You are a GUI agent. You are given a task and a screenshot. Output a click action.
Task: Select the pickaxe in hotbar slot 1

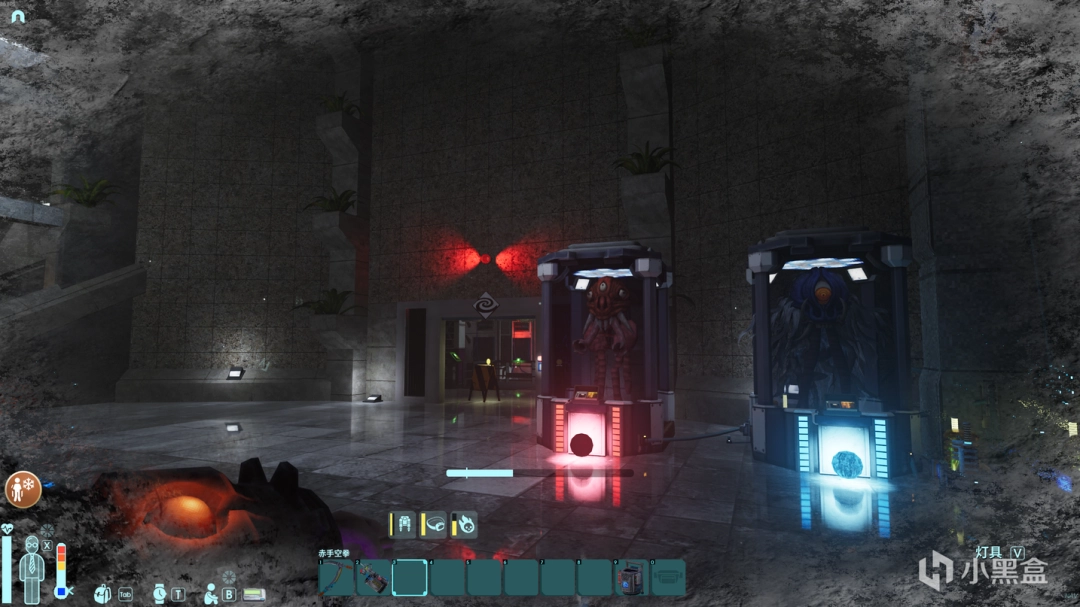coord(337,578)
